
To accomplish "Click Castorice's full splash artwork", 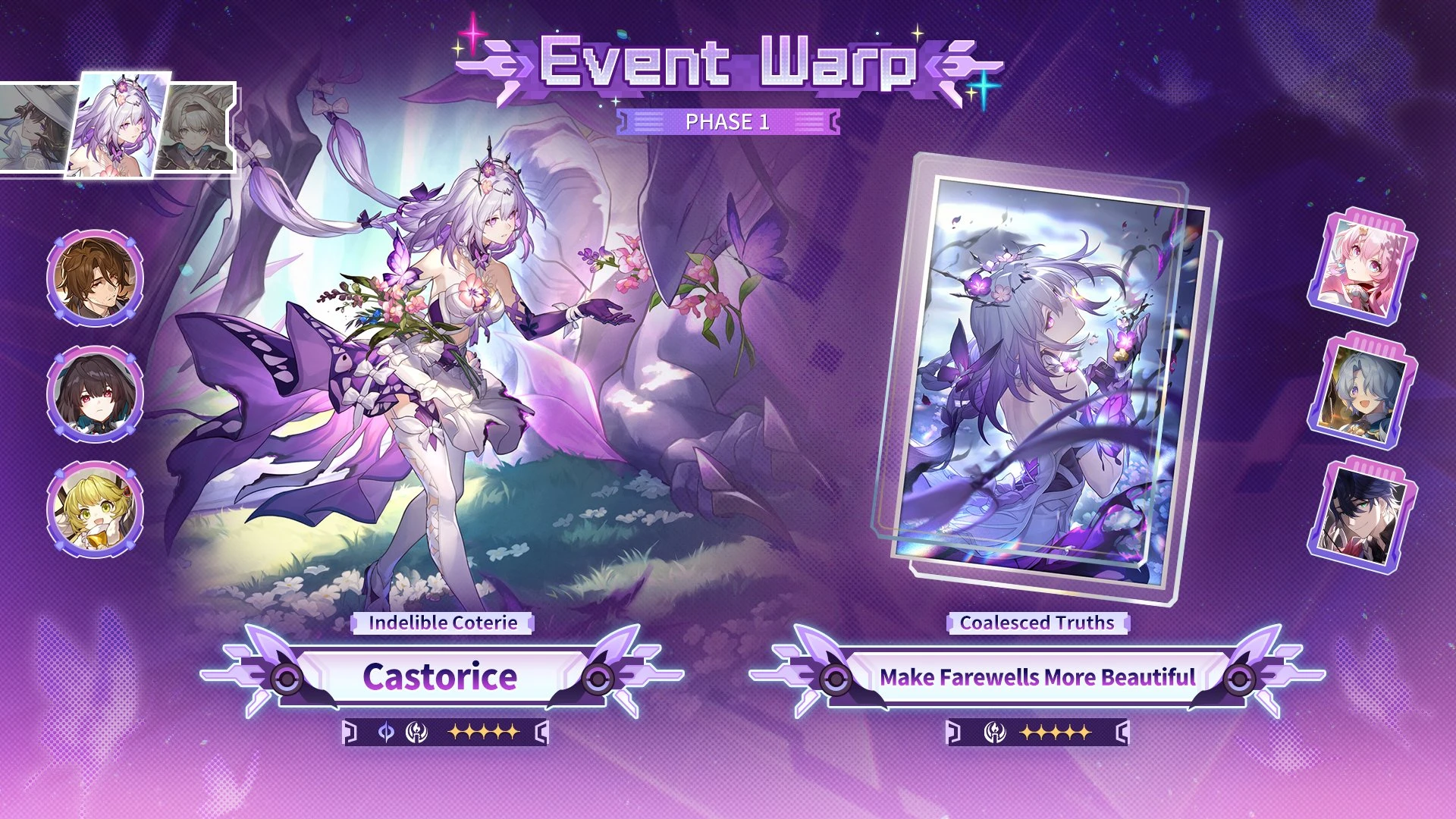I will pyautogui.click(x=455, y=341).
